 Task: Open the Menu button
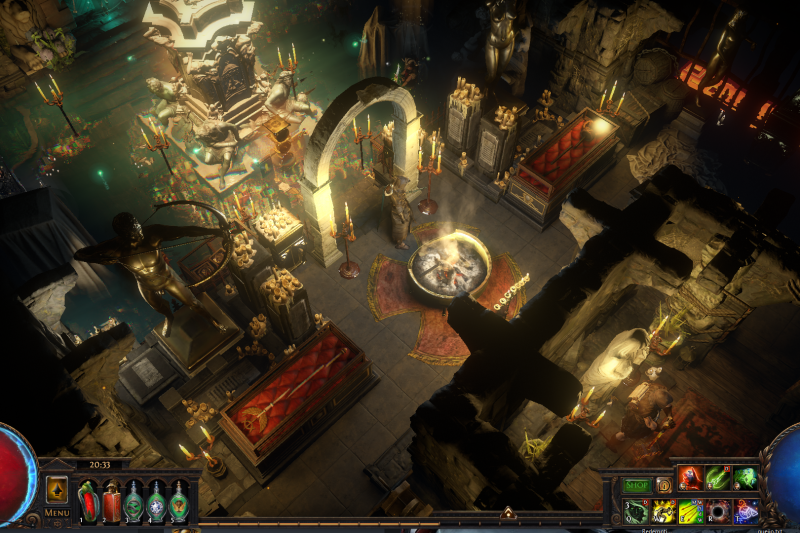click(x=57, y=513)
